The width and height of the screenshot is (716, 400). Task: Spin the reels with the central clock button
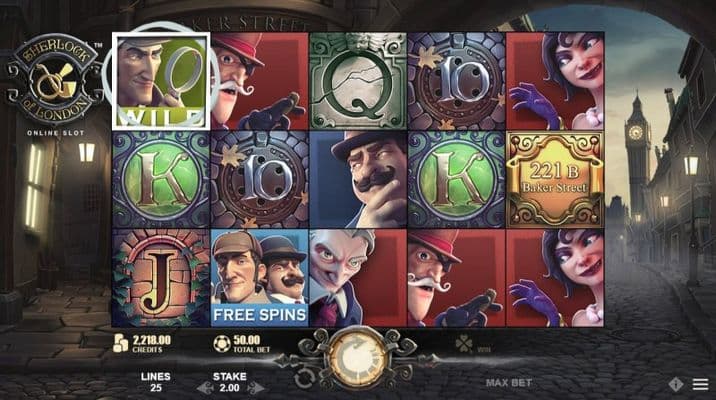[357, 358]
